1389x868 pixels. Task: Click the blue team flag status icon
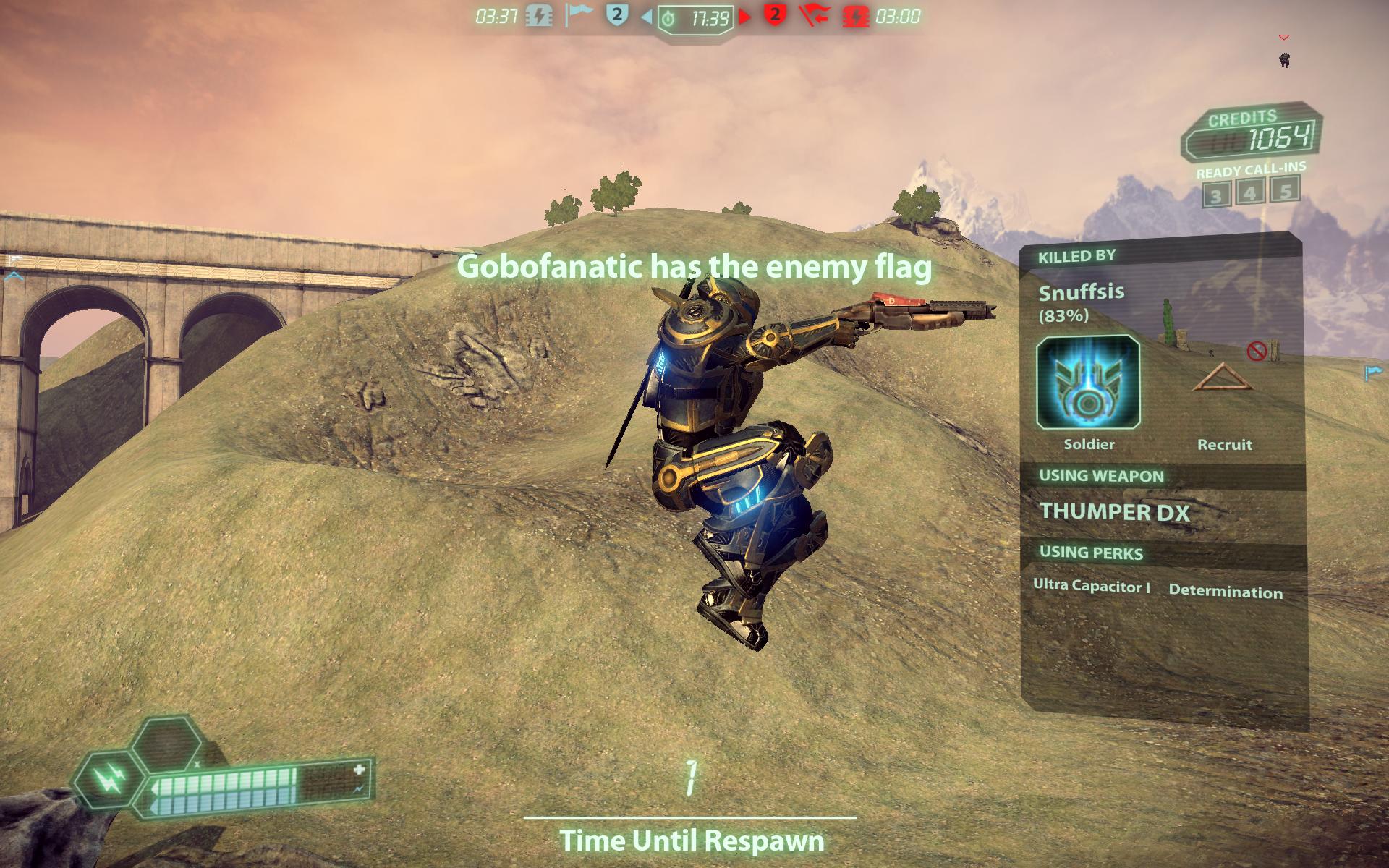pyautogui.click(x=579, y=15)
